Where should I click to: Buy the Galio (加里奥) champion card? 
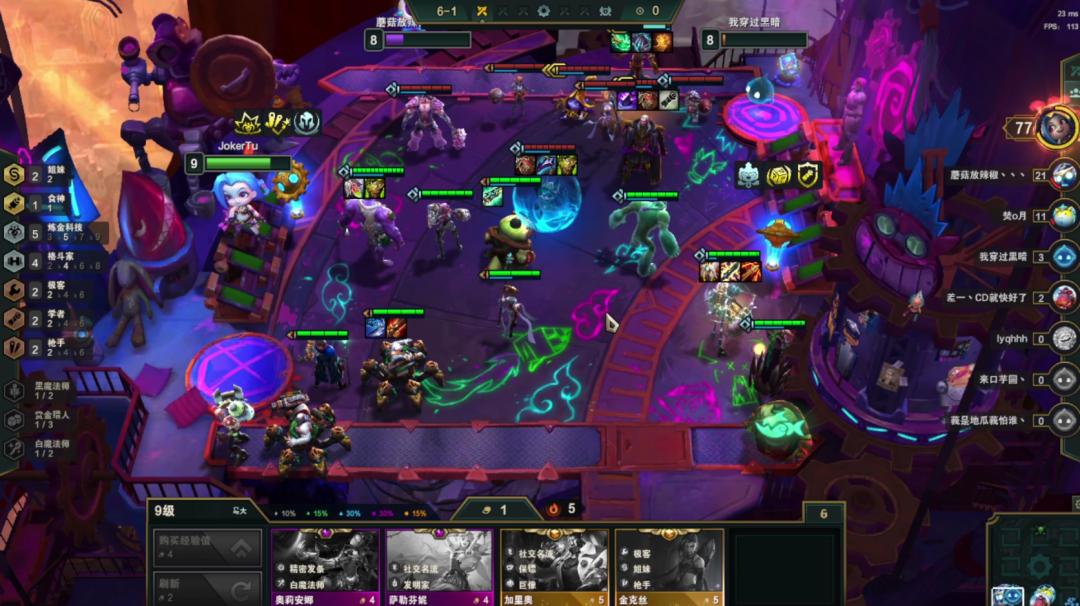[554, 566]
